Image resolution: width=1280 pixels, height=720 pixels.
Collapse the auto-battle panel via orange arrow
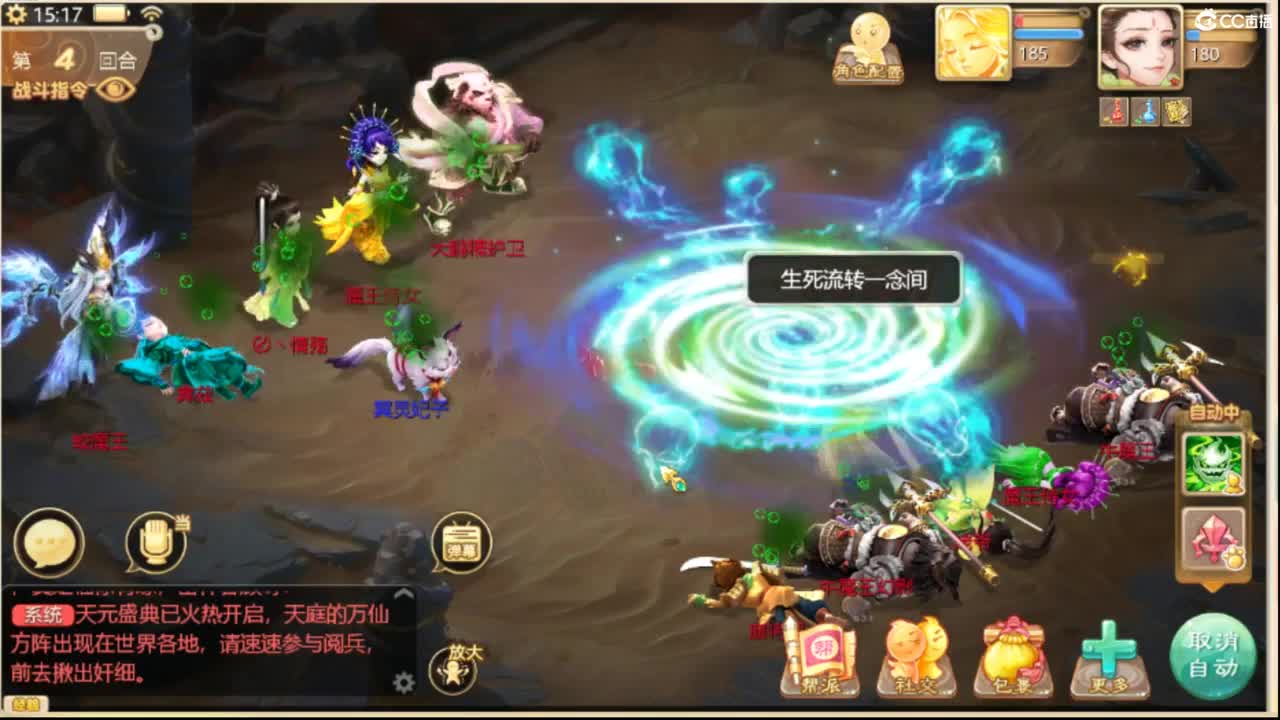[1210, 586]
